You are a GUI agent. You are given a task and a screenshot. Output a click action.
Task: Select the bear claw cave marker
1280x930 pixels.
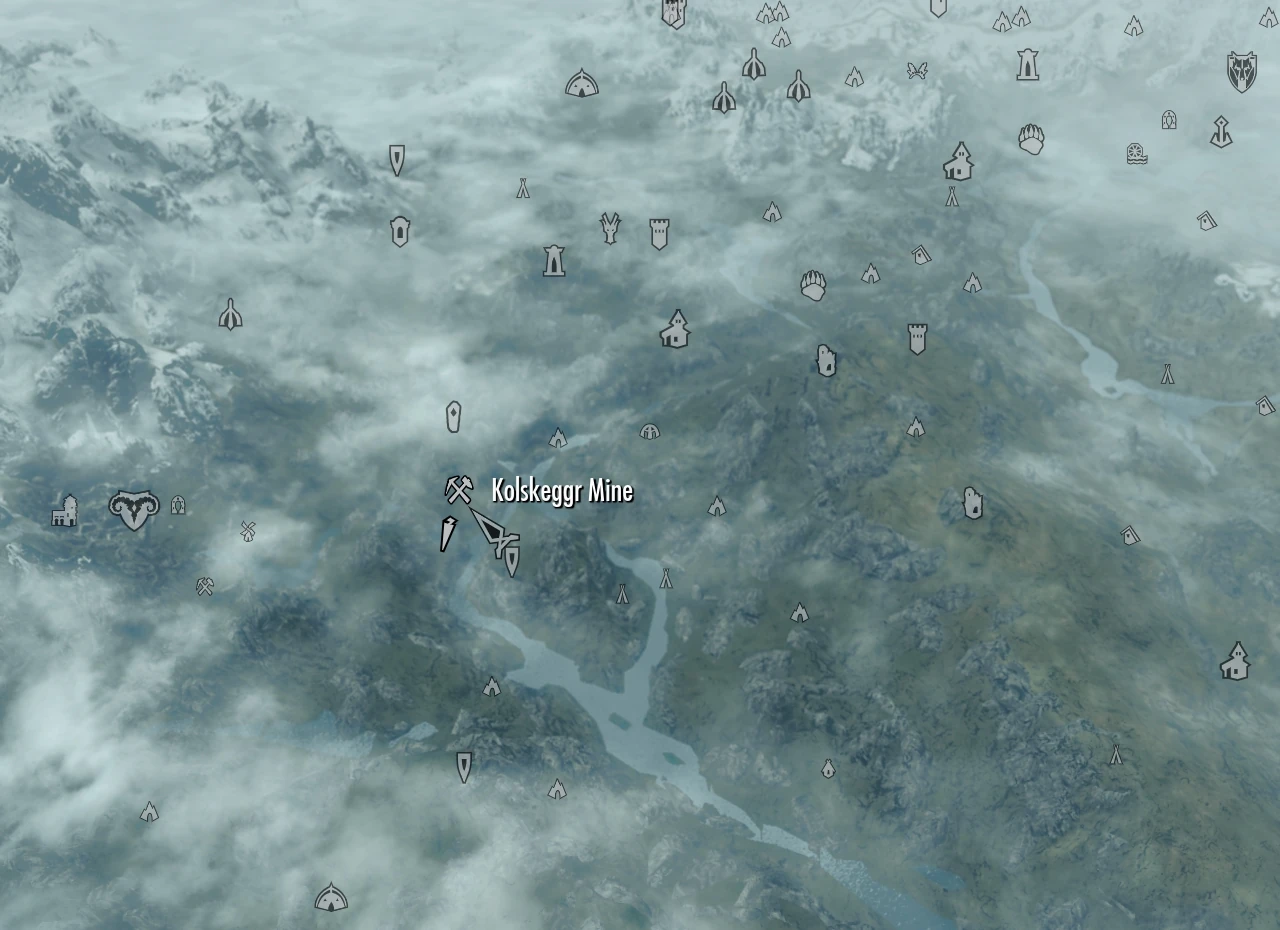(813, 284)
